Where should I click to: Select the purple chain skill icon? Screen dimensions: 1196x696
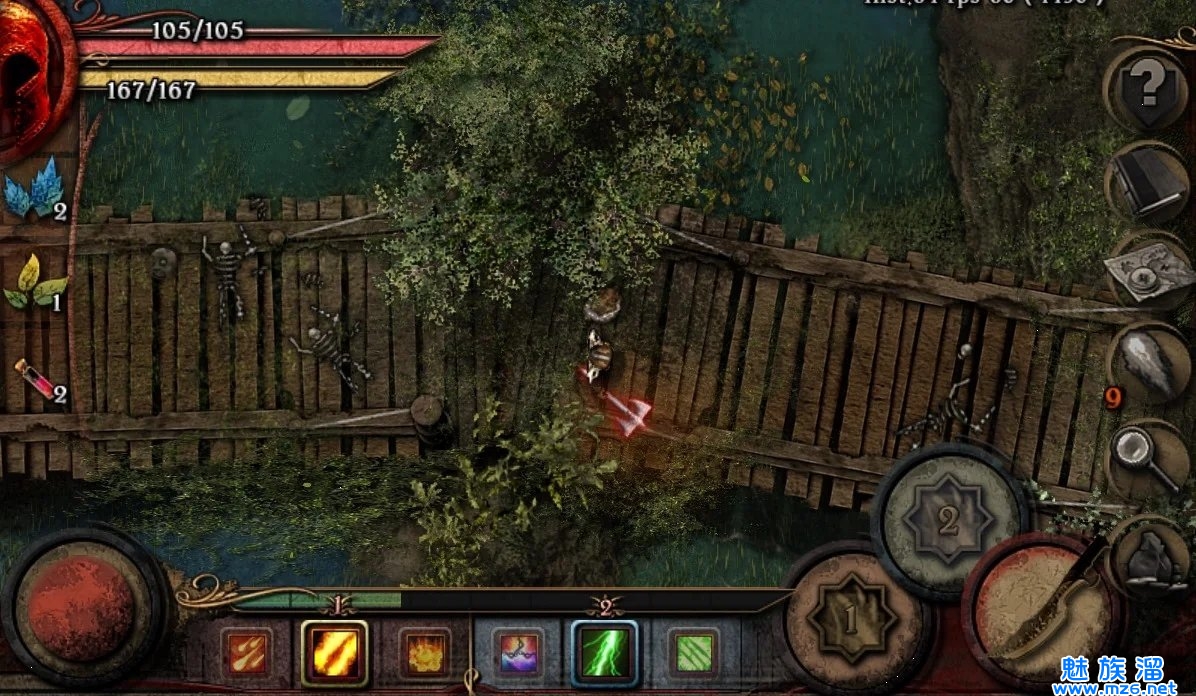[x=517, y=655]
